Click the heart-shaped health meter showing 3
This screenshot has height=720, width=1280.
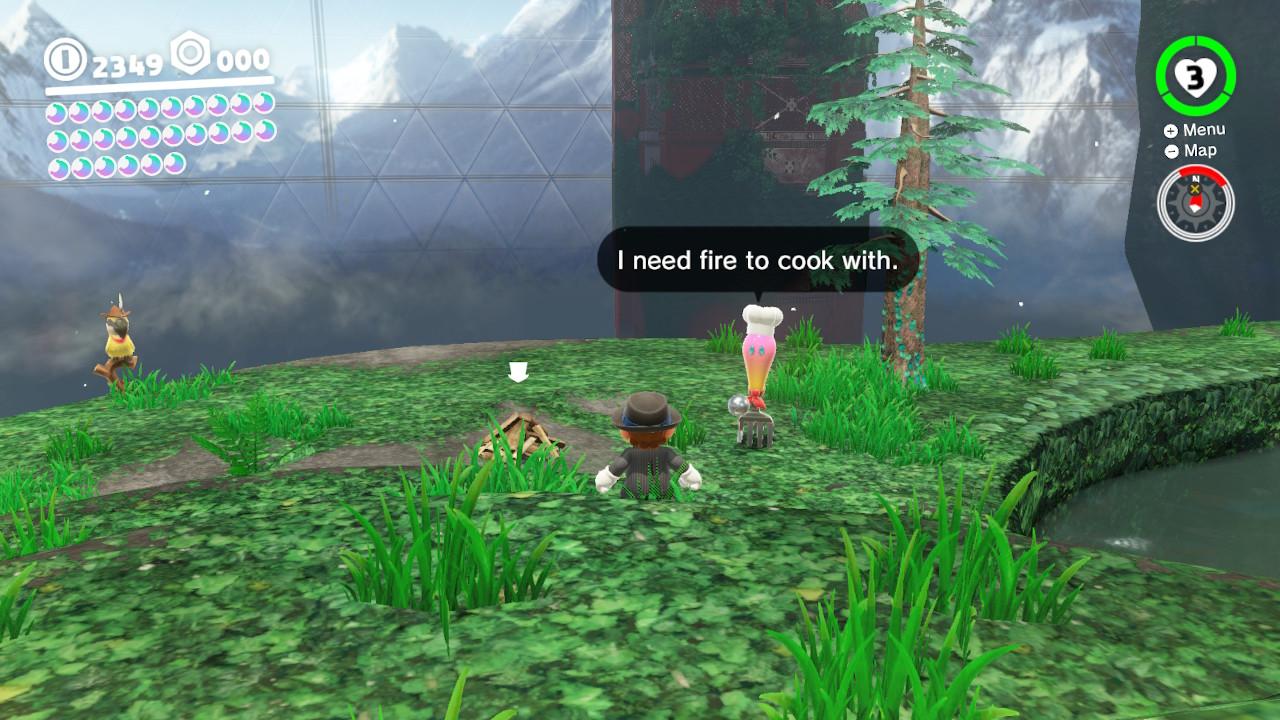(x=1195, y=75)
